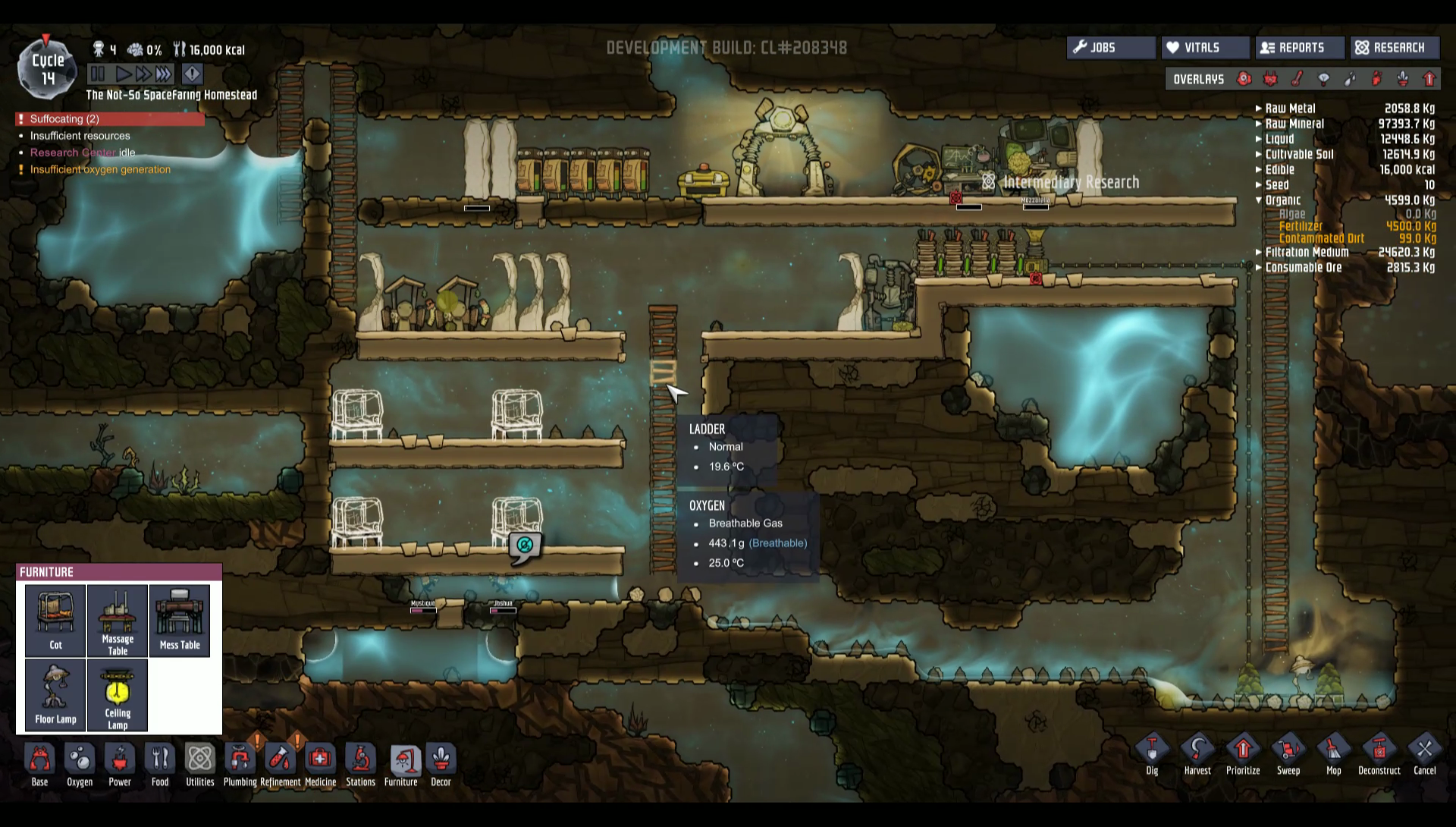Select the Mess Table building

pyautogui.click(x=180, y=620)
